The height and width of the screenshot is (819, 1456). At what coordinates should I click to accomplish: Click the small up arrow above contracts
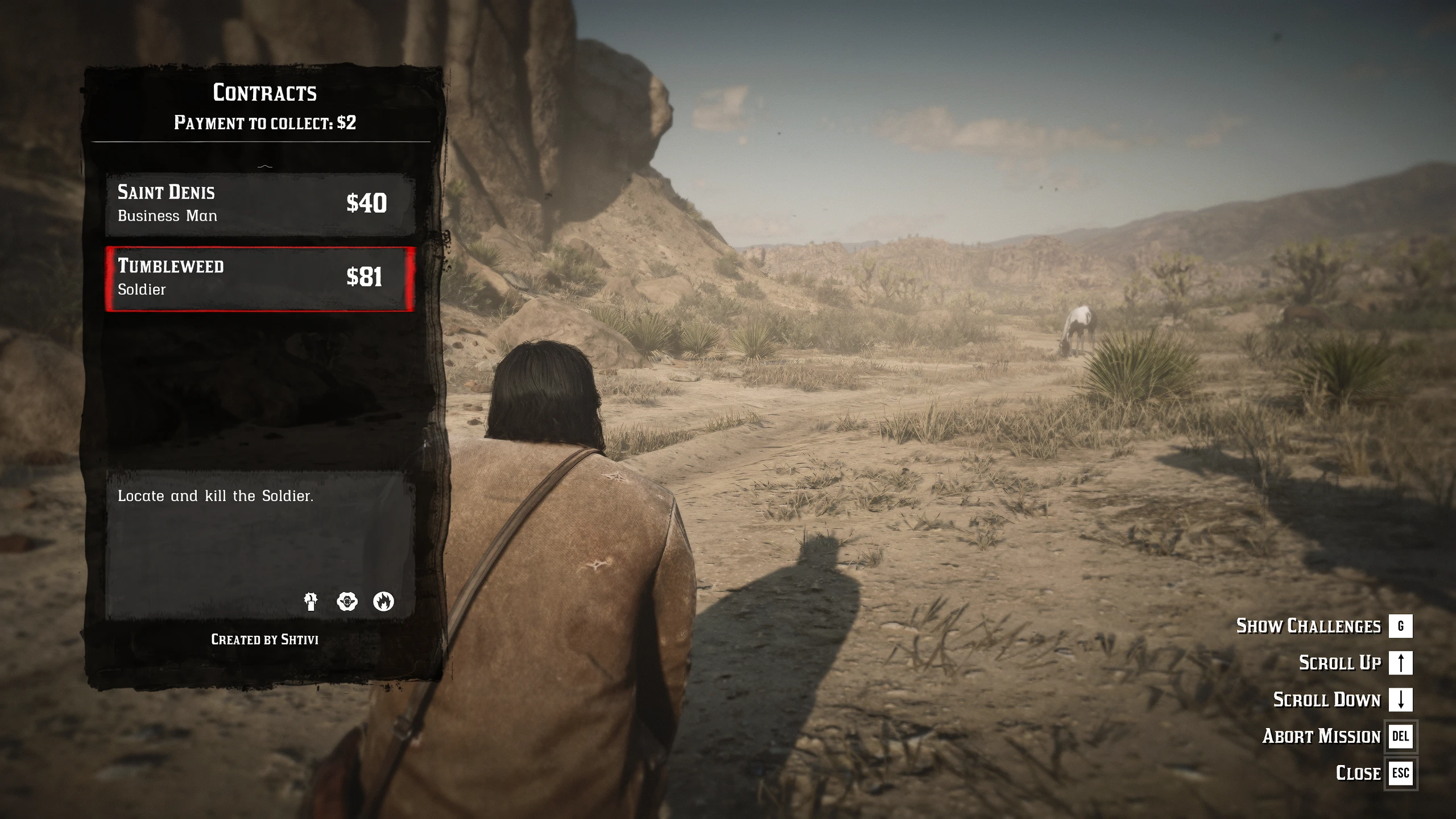(265, 166)
